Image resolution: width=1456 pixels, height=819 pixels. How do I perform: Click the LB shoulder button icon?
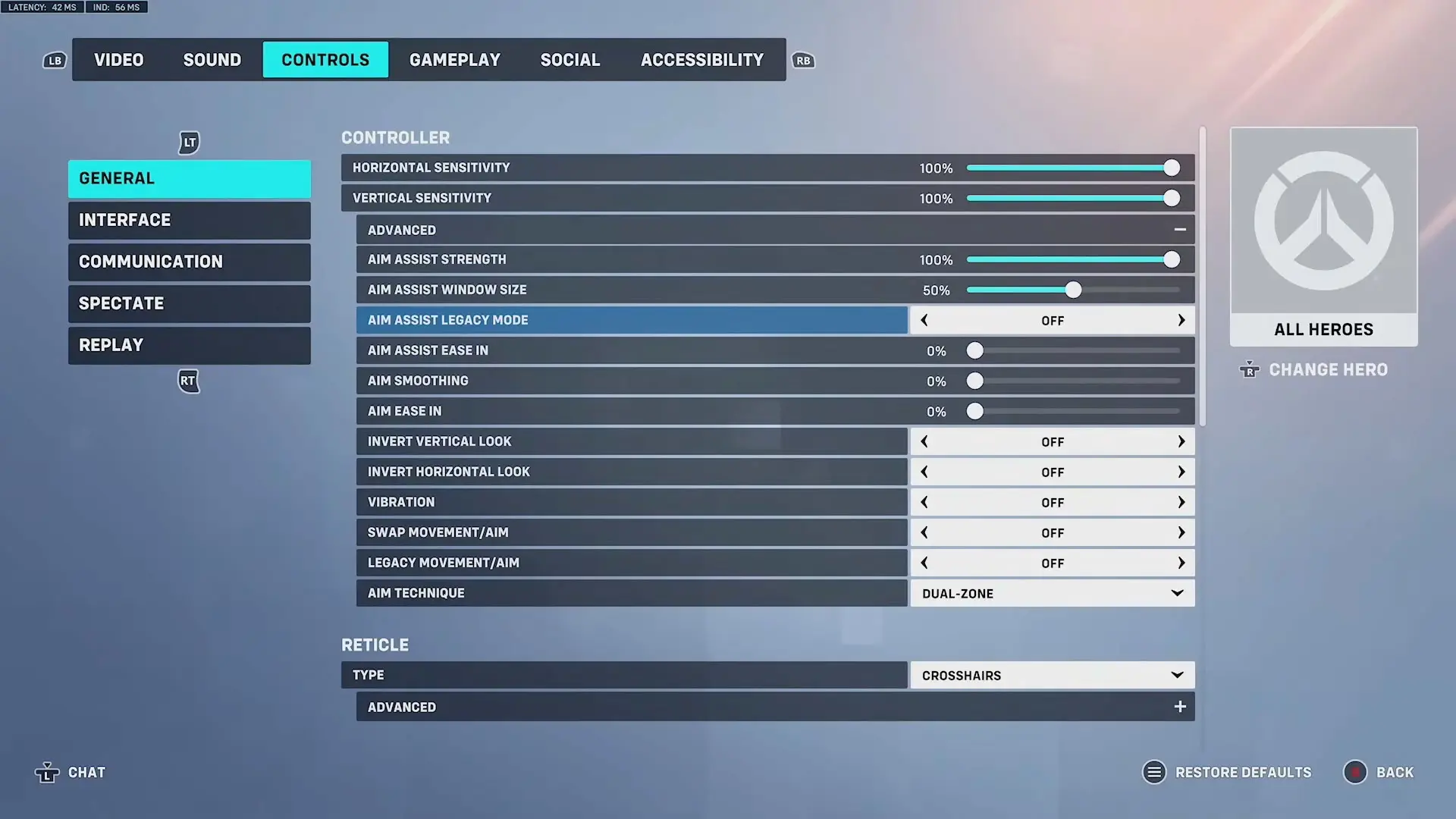pos(54,60)
